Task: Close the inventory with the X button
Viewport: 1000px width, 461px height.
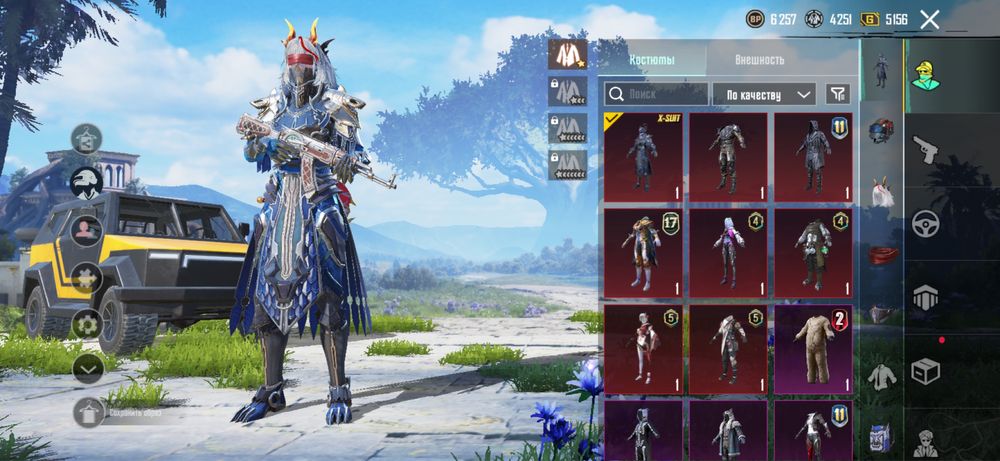Action: click(x=930, y=19)
